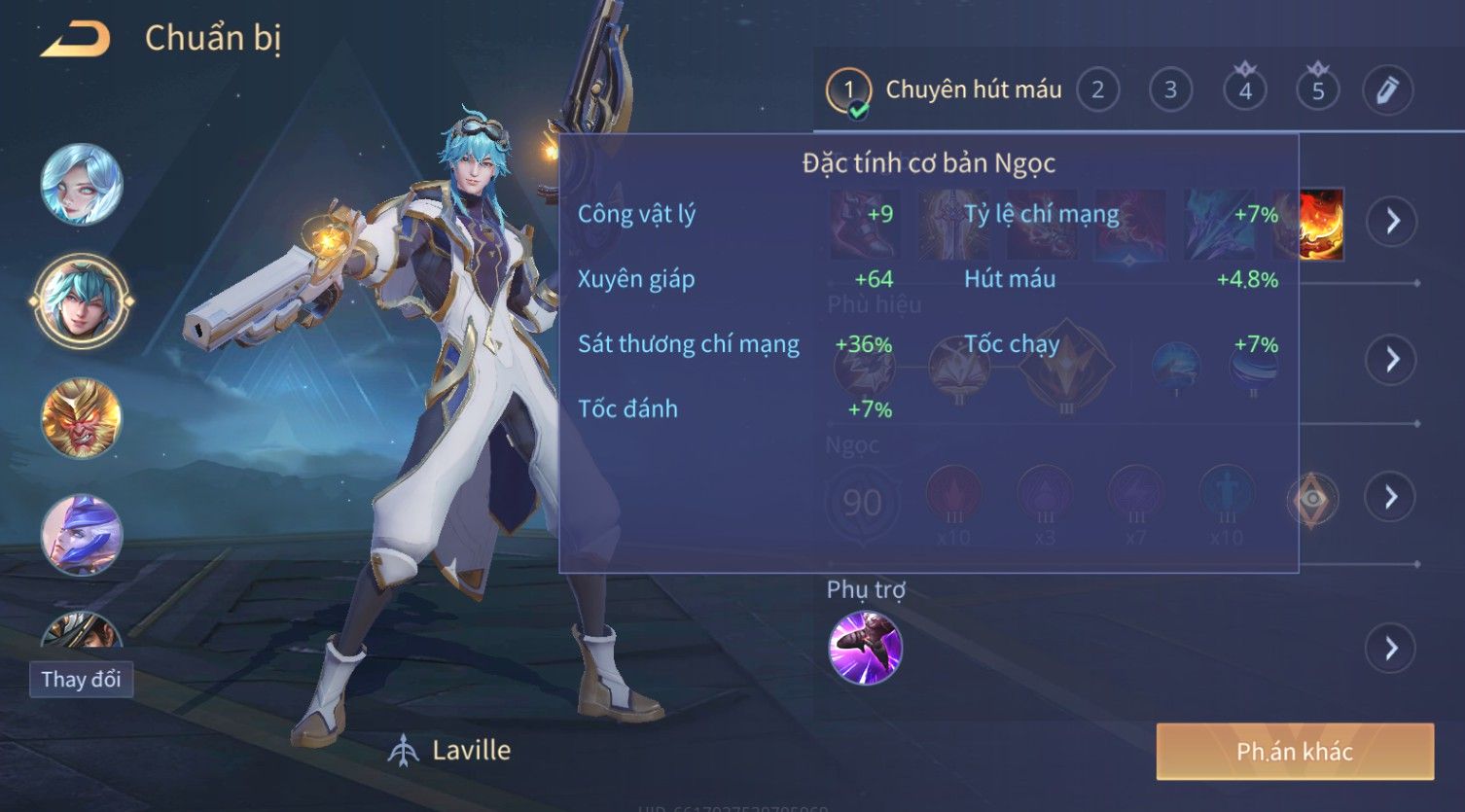Select the purple Phụ trợ skill icon

[865, 648]
